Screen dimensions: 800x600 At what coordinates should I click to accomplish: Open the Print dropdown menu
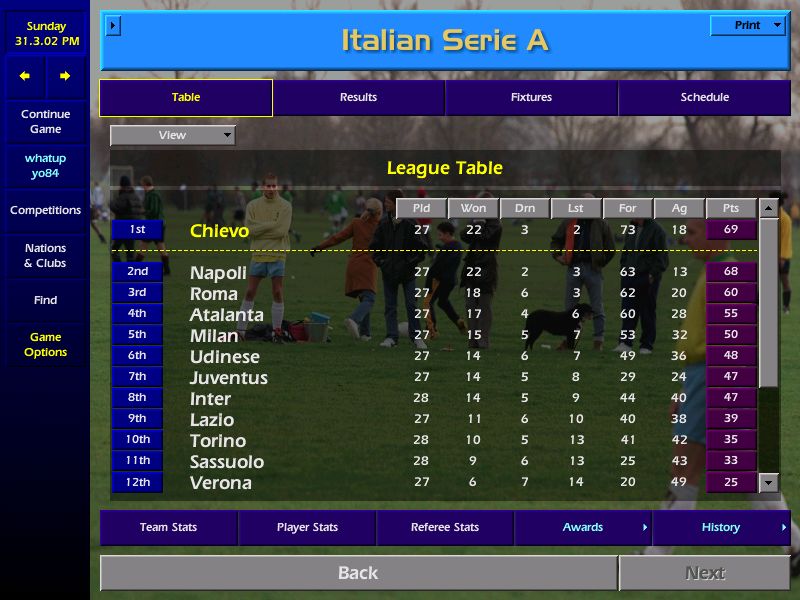[747, 25]
